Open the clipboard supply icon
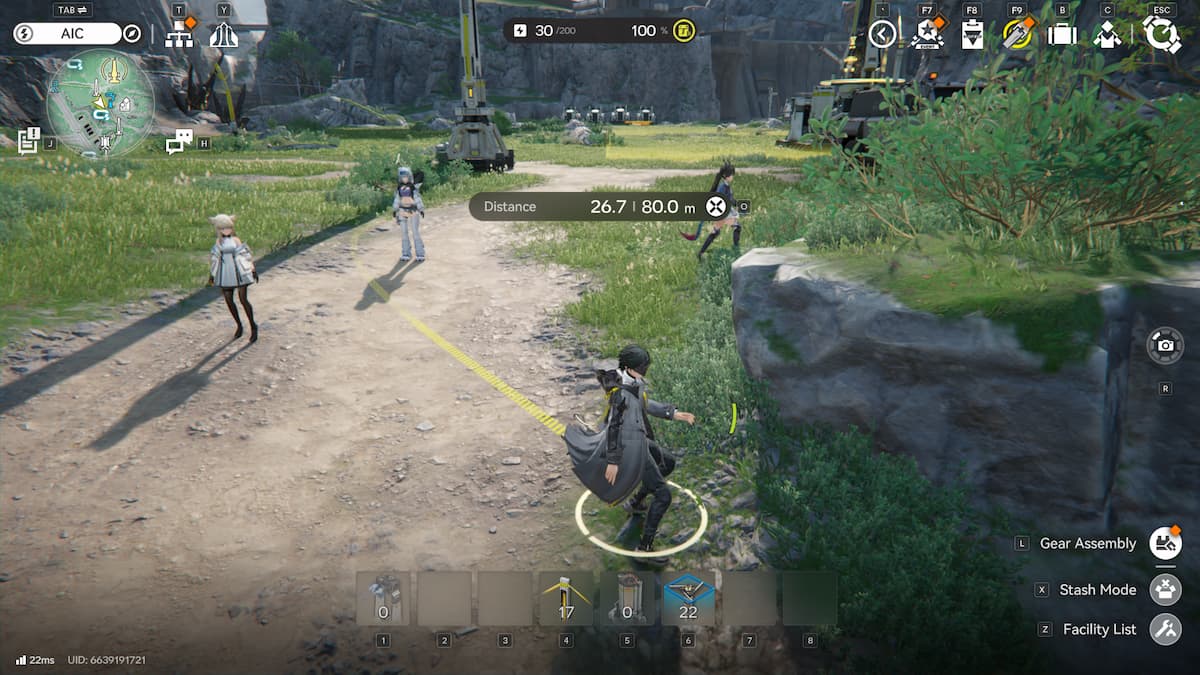Image resolution: width=1200 pixels, height=675 pixels. [x=971, y=35]
